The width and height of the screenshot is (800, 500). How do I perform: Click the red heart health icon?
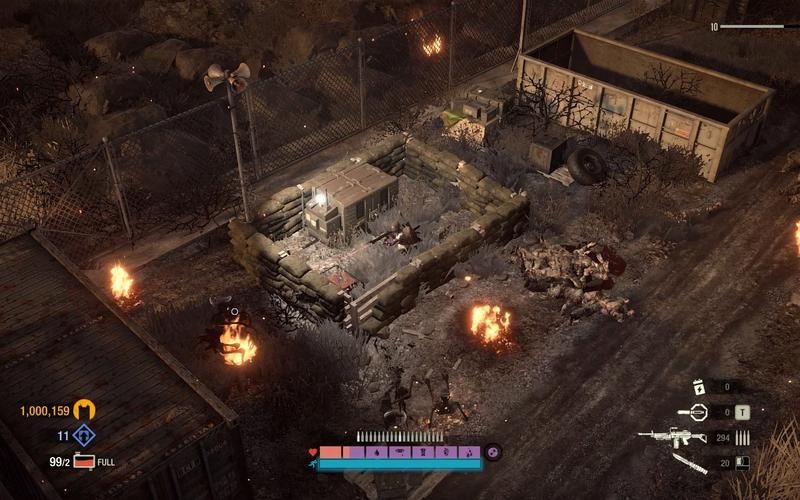coord(314,453)
